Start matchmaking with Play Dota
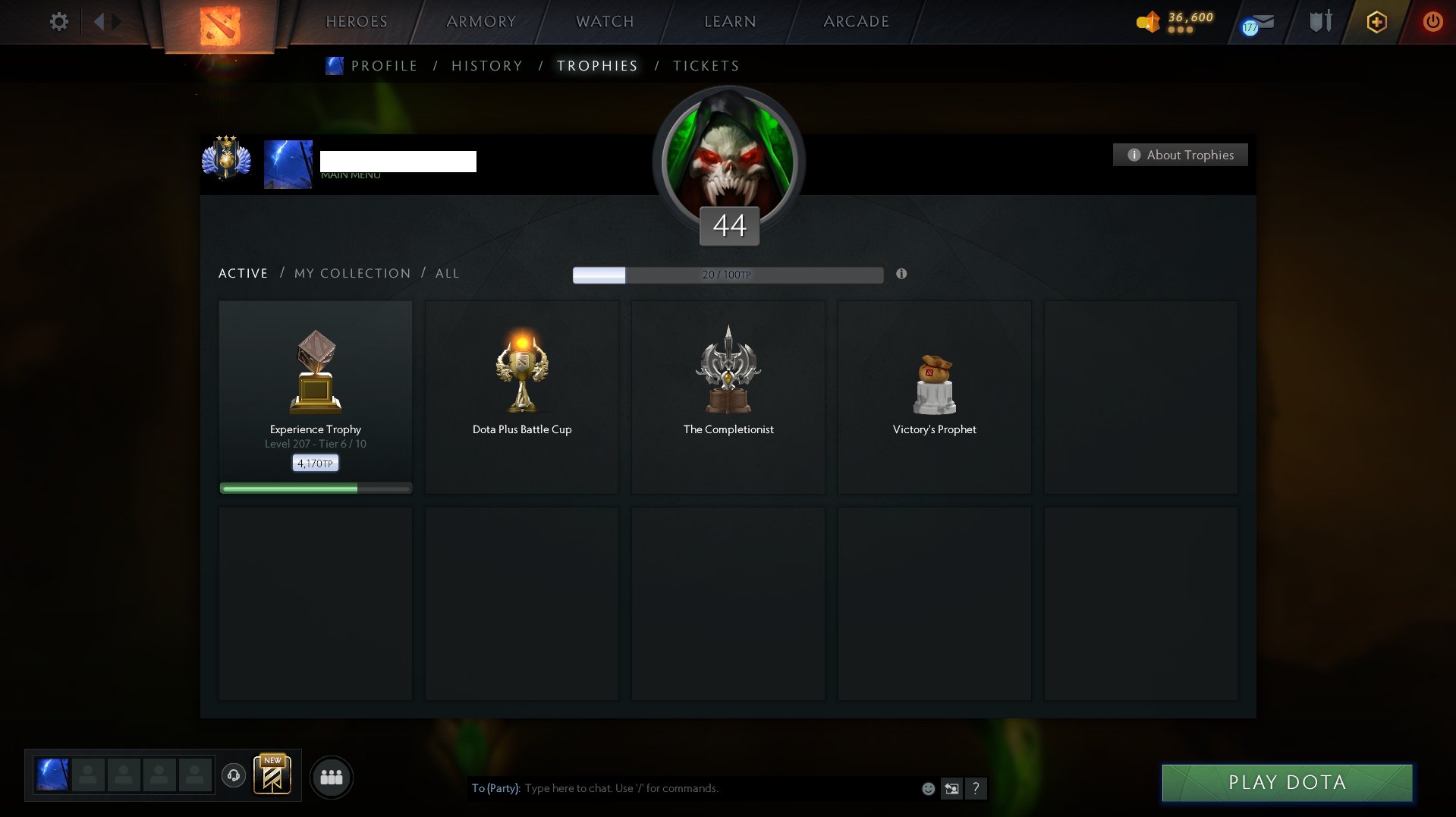Viewport: 1456px width, 817px height. [x=1287, y=782]
